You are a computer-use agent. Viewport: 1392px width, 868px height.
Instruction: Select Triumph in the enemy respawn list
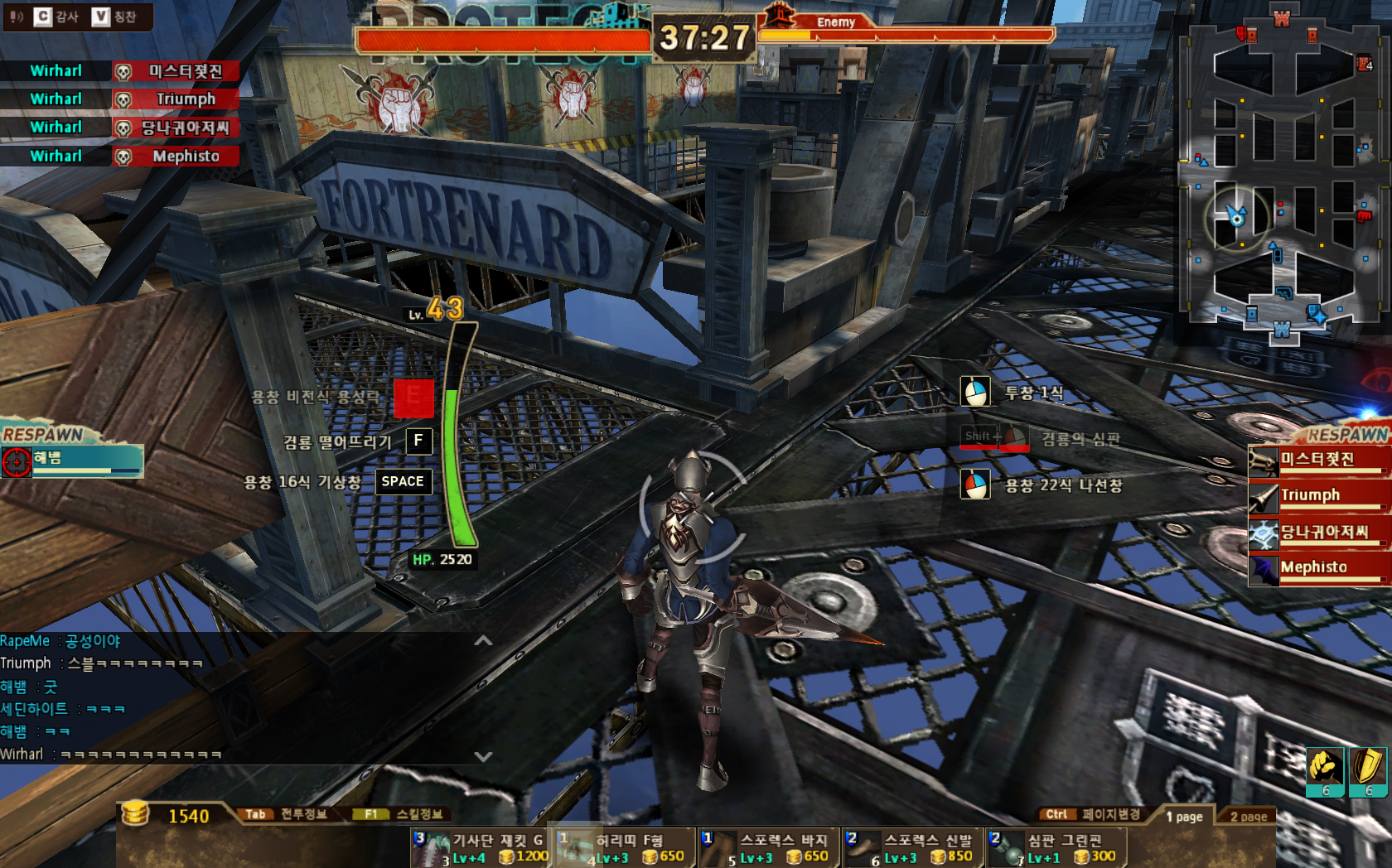click(x=1317, y=495)
